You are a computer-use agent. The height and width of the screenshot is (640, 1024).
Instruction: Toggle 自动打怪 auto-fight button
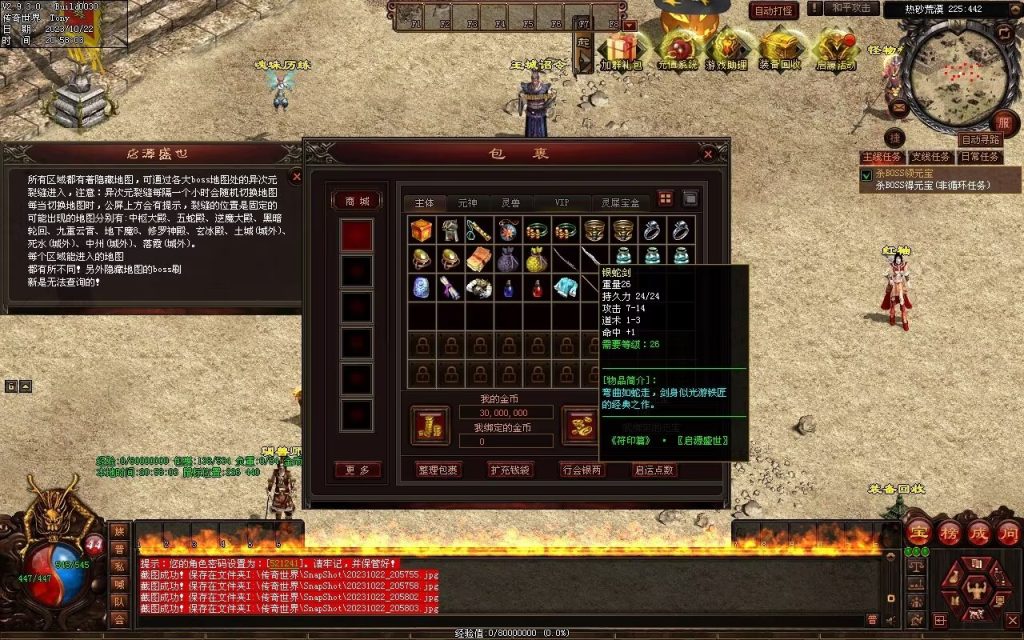tap(773, 11)
